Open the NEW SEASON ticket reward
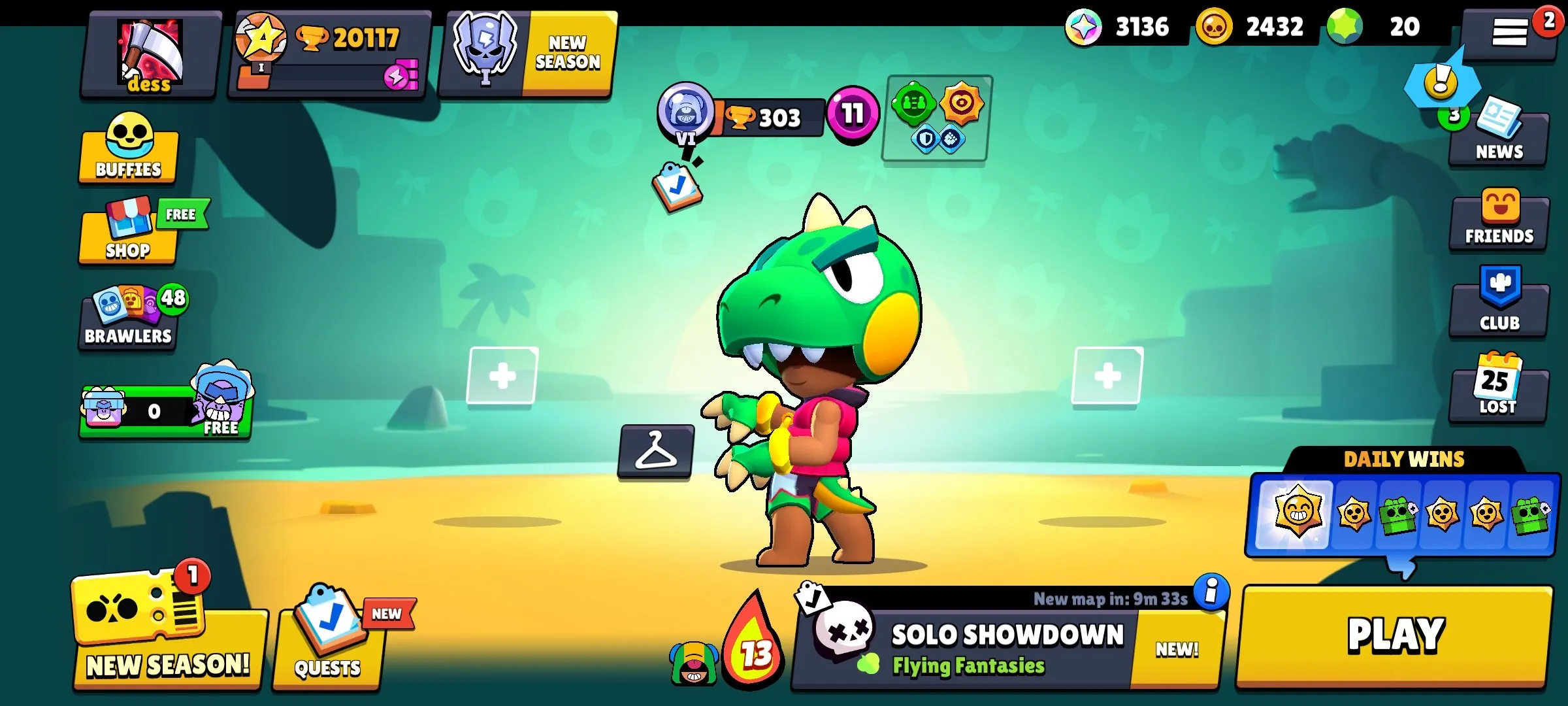The width and height of the screenshot is (1568, 706). [x=167, y=631]
